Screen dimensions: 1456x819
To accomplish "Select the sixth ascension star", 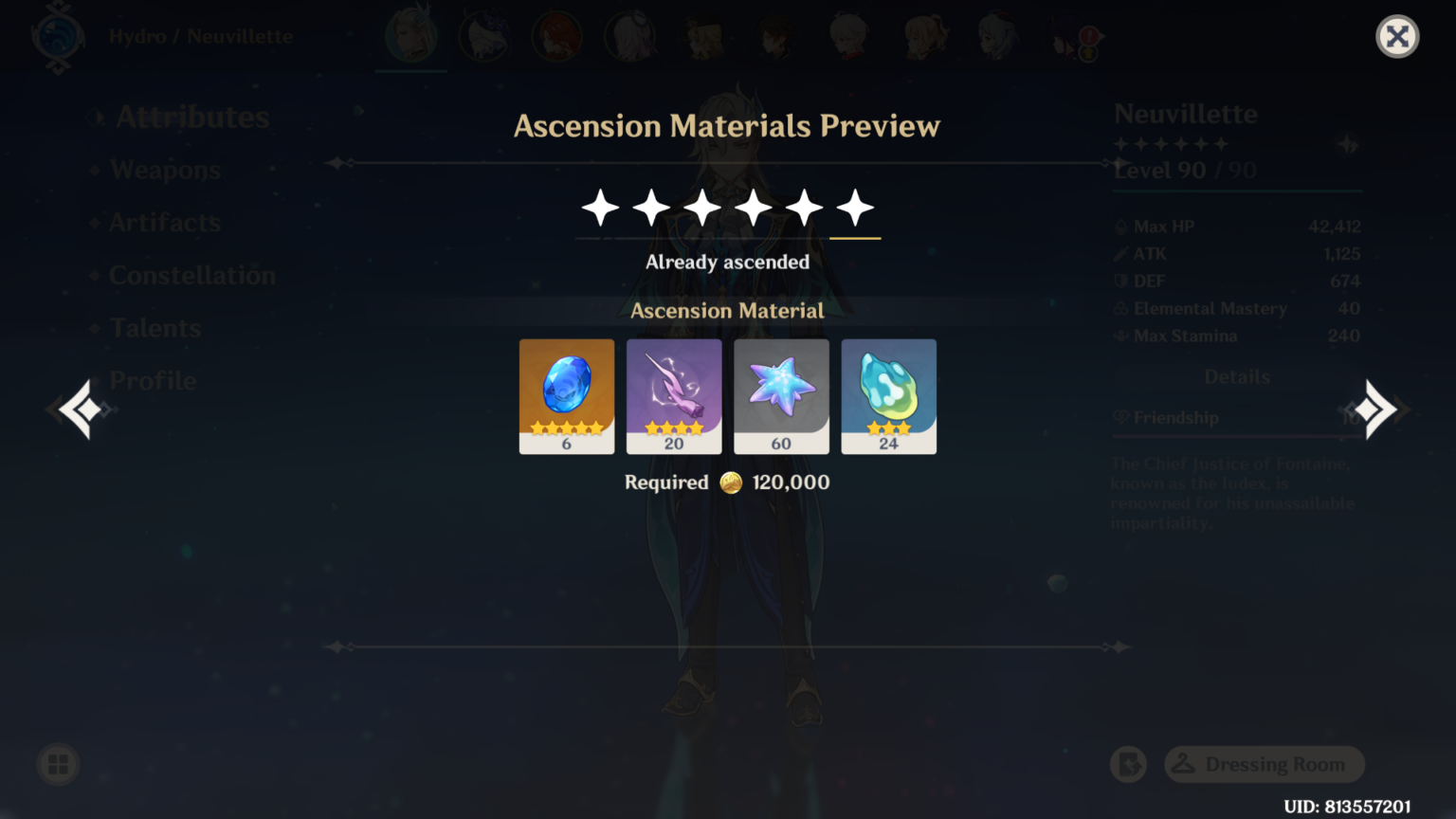I will 856,207.
